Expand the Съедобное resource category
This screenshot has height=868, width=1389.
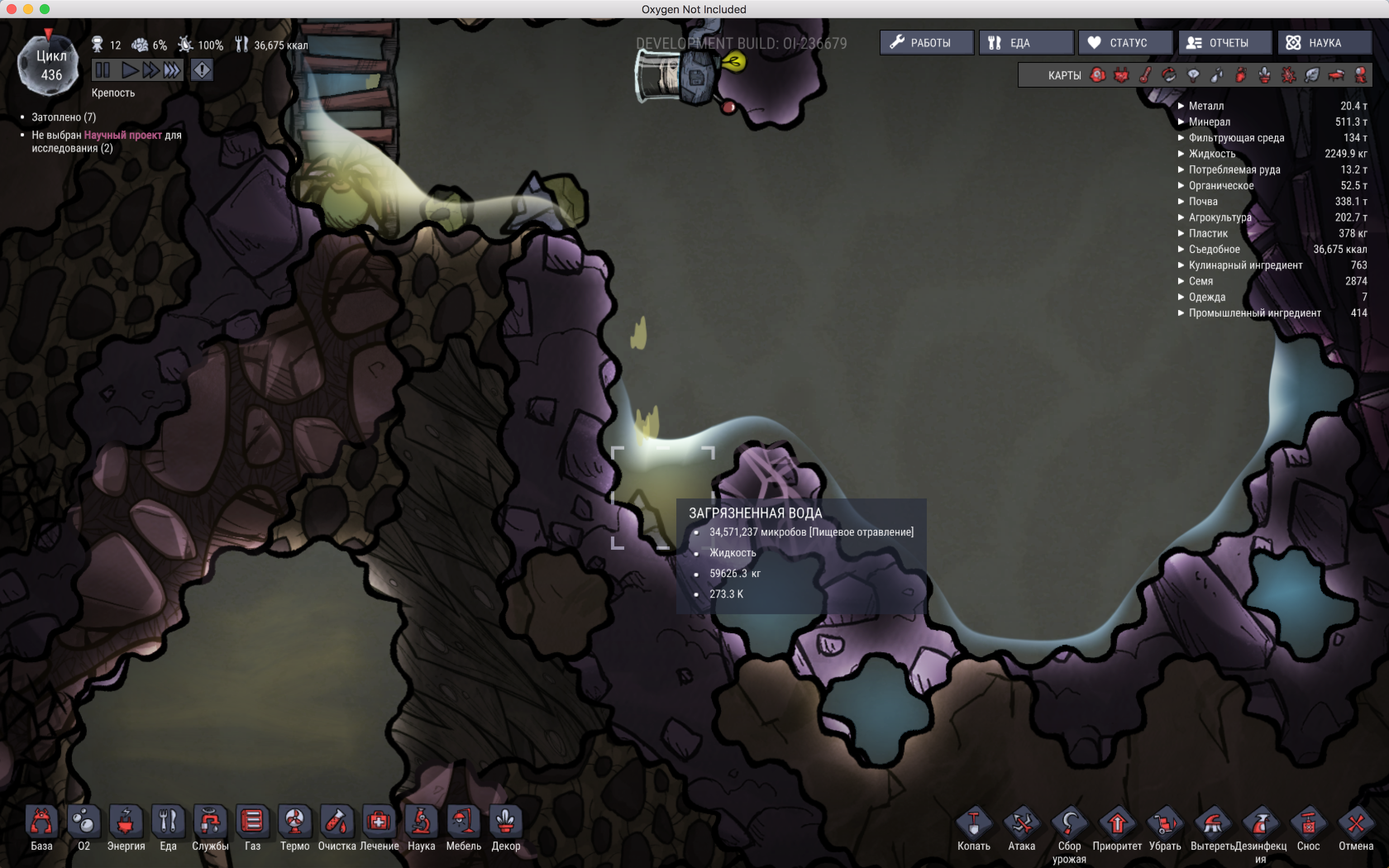click(1213, 249)
